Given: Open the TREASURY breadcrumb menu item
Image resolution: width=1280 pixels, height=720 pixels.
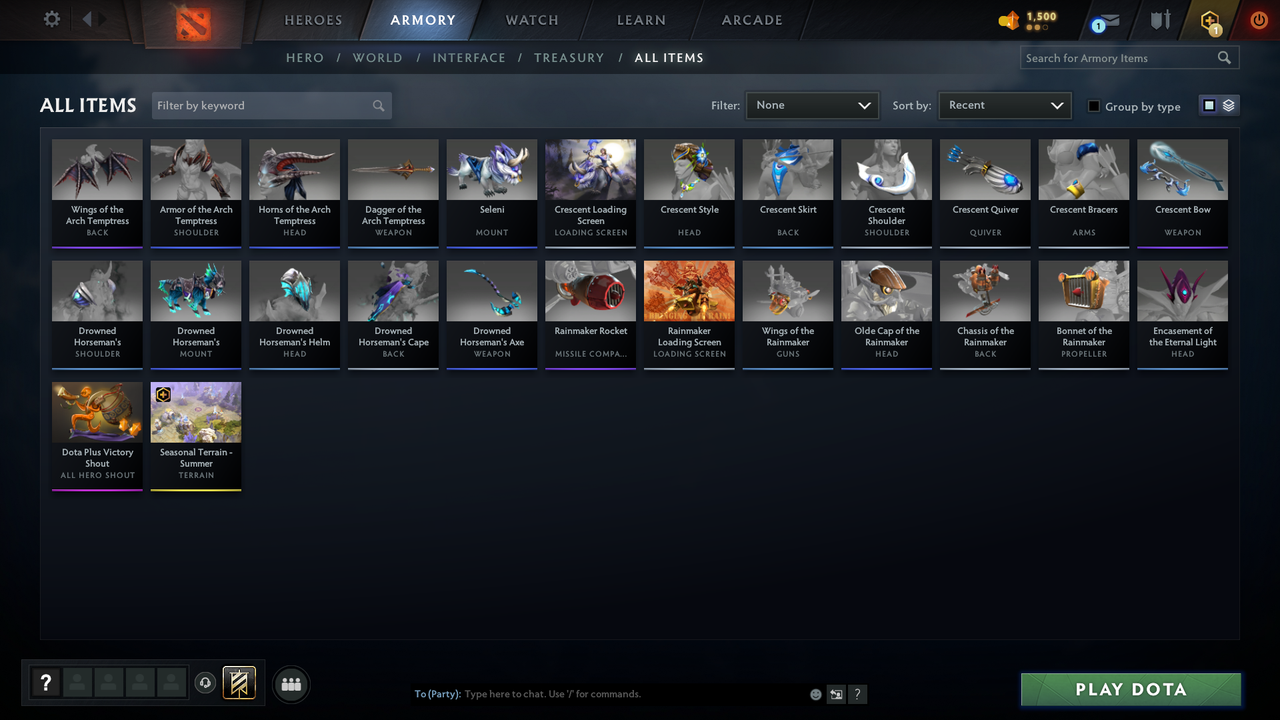Looking at the screenshot, I should 569,57.
